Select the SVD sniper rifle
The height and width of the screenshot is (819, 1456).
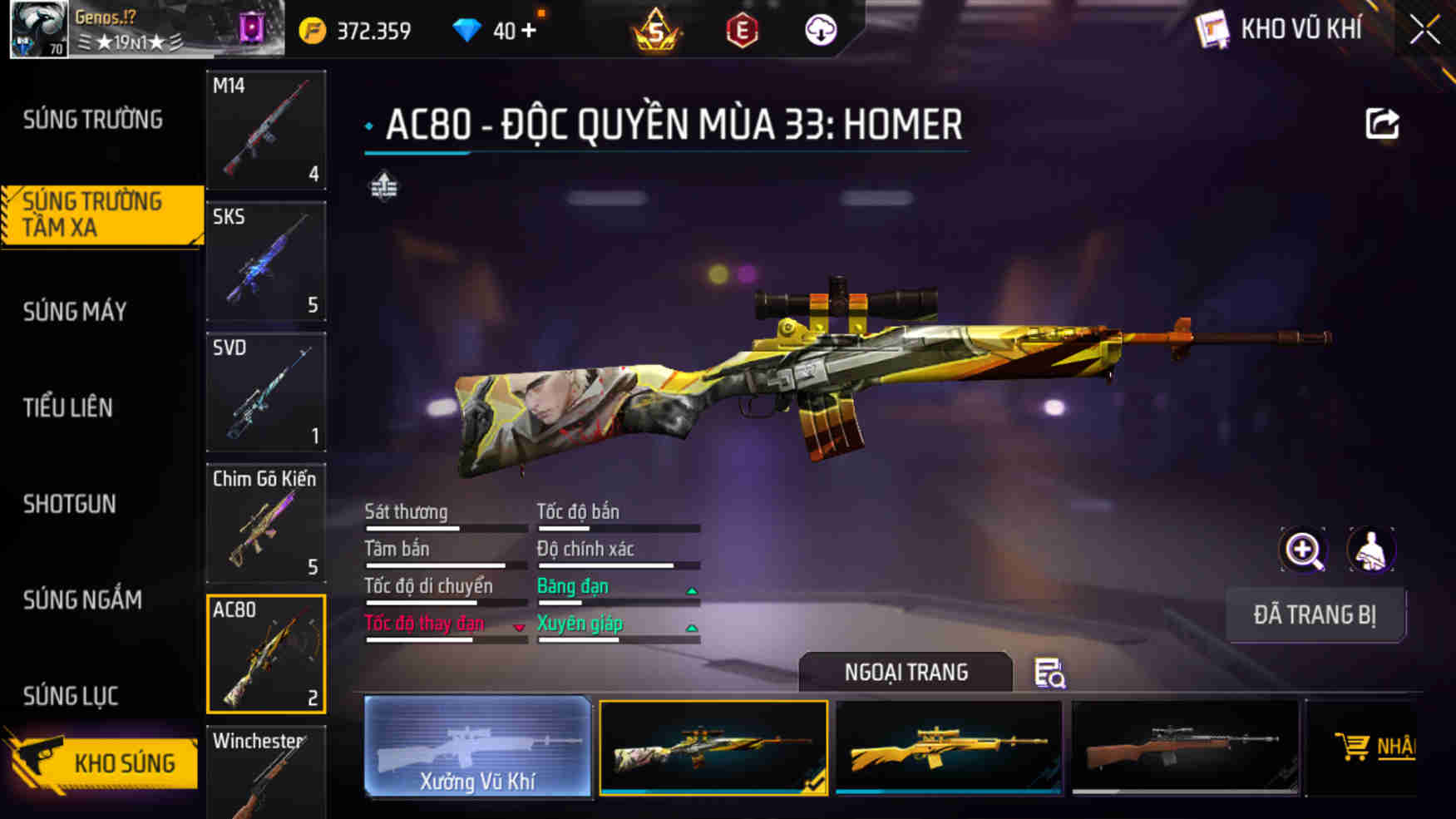[265, 391]
